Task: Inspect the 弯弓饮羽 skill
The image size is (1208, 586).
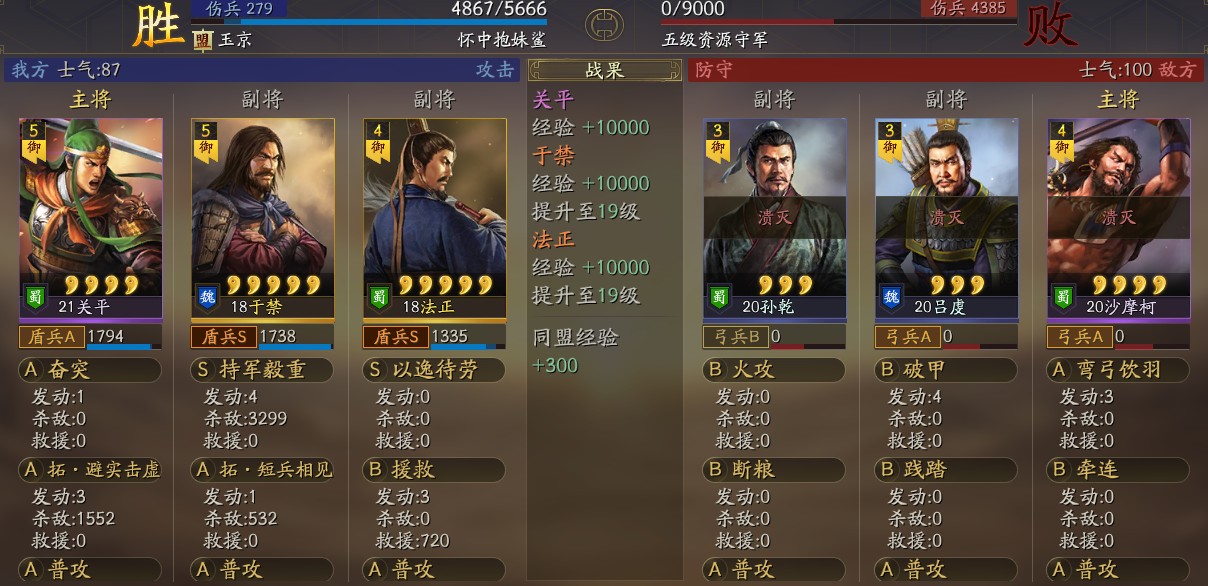Action: click(x=1118, y=370)
